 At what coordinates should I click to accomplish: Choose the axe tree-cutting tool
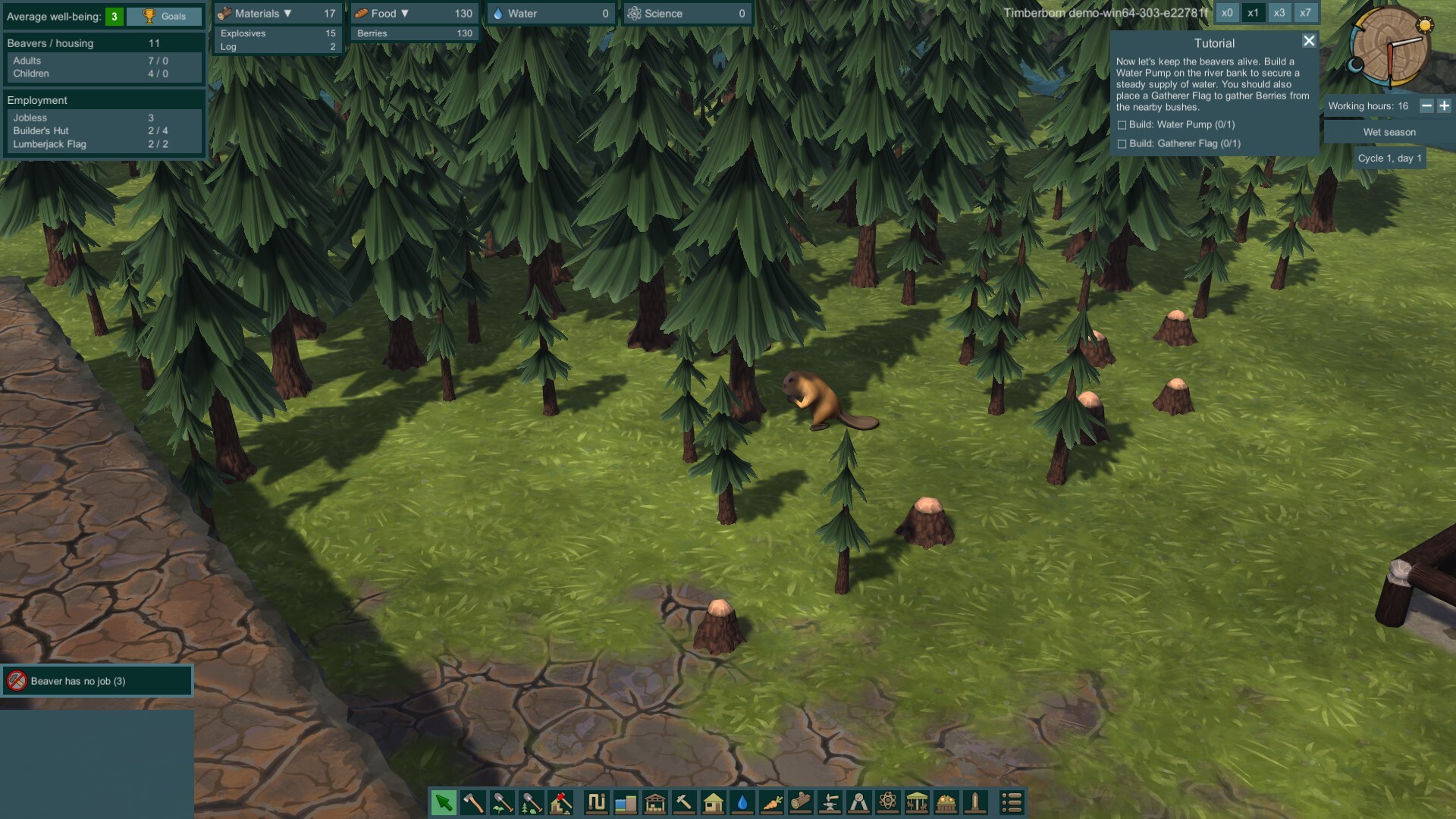click(473, 802)
